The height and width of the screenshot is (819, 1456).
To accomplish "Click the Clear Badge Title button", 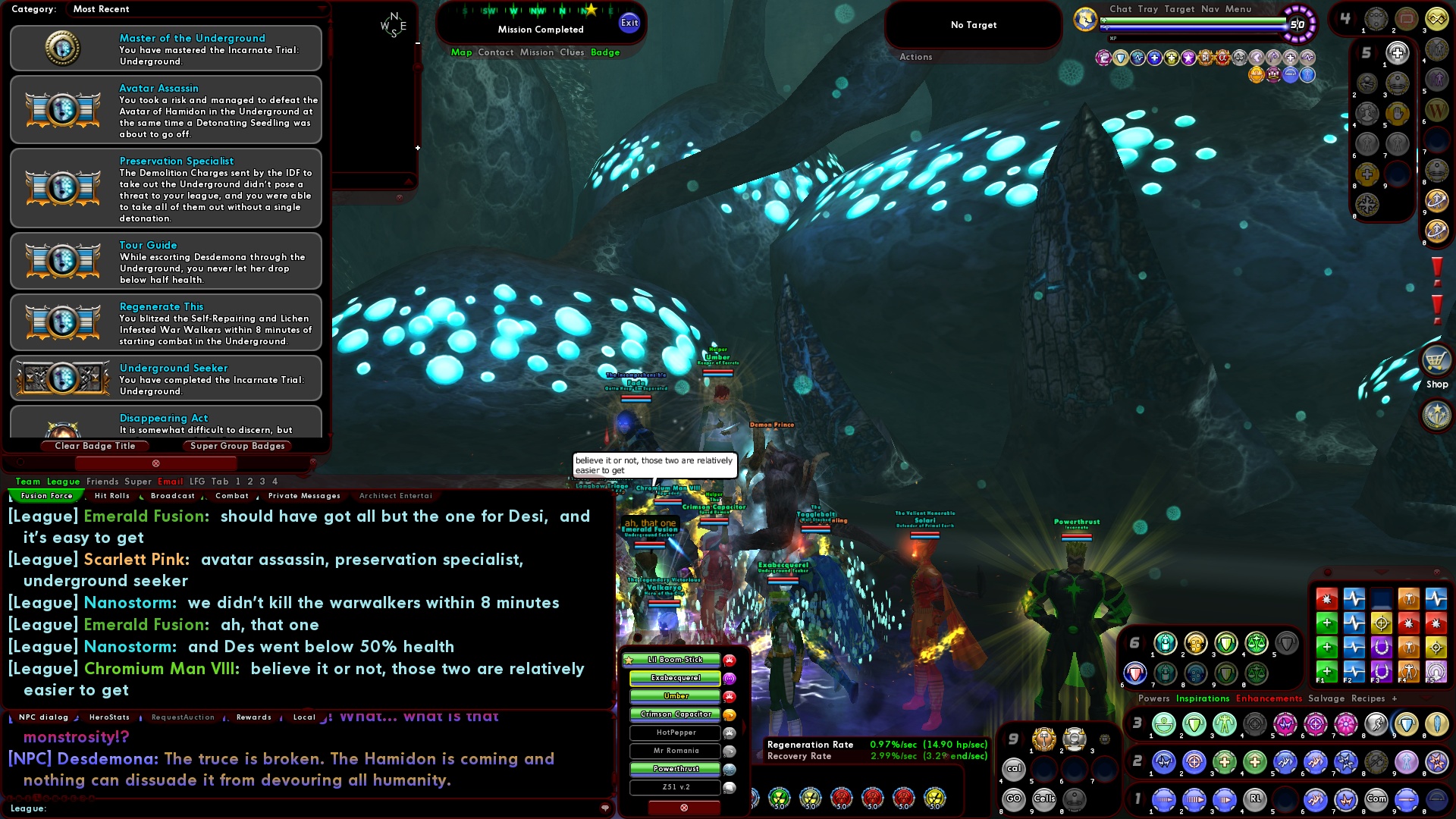I will (x=95, y=446).
